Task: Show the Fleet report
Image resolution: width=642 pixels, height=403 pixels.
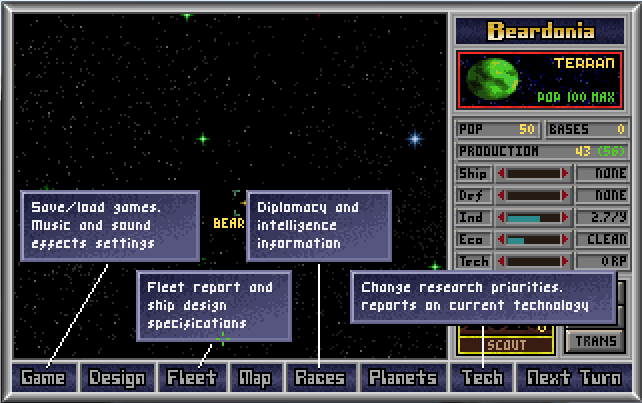Action: coord(191,377)
